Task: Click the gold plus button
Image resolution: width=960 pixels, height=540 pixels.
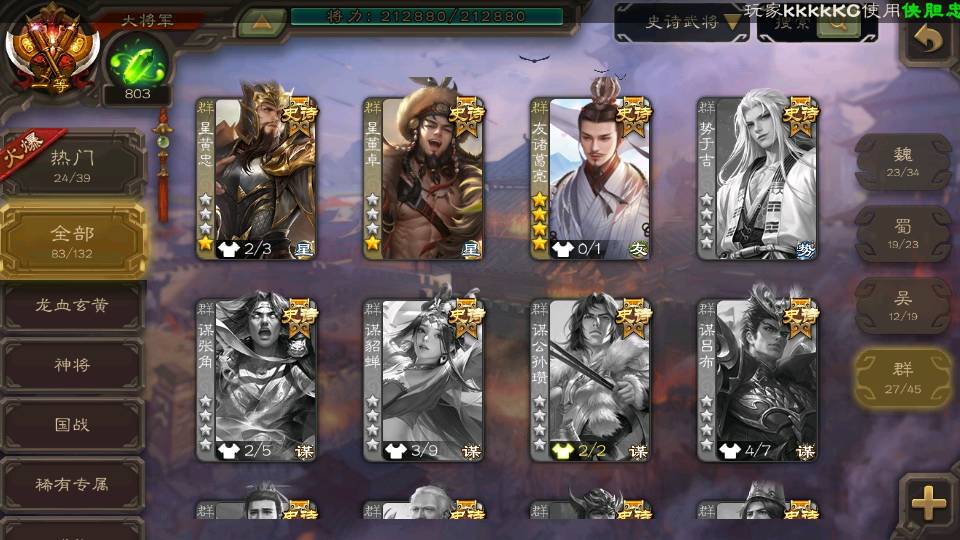Action: pyautogui.click(x=929, y=501)
